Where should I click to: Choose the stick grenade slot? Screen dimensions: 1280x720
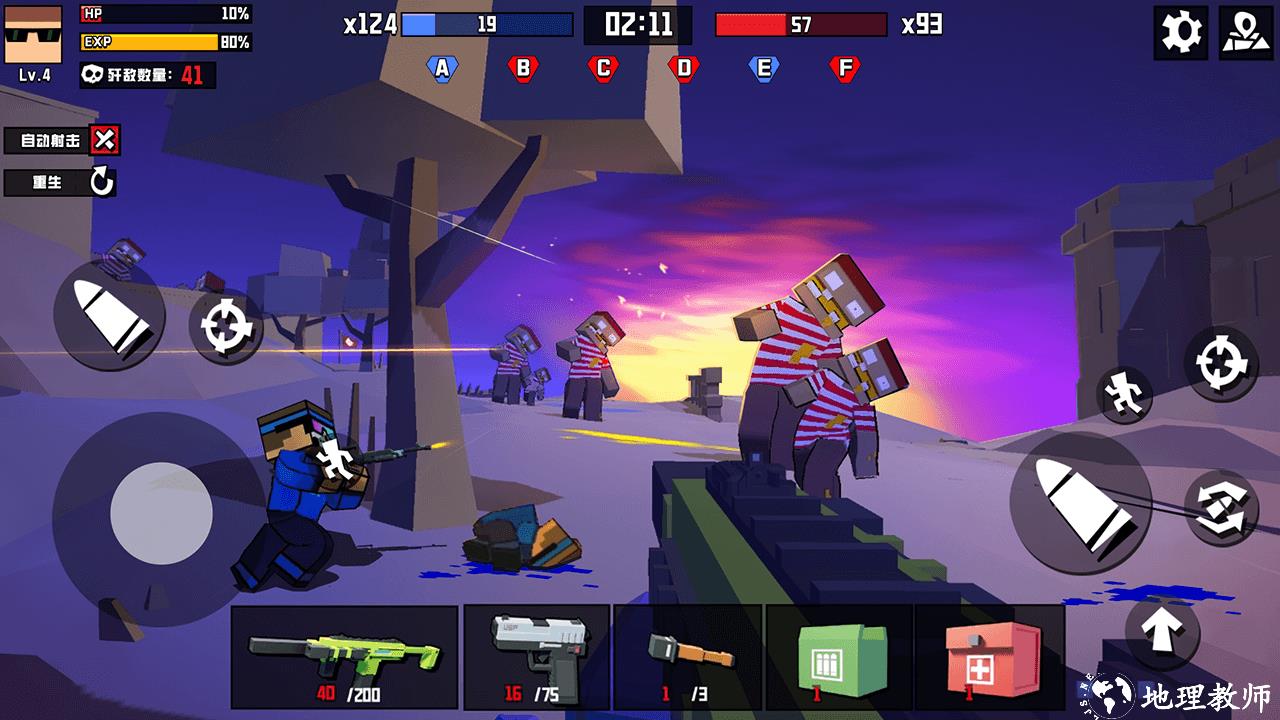tap(689, 657)
